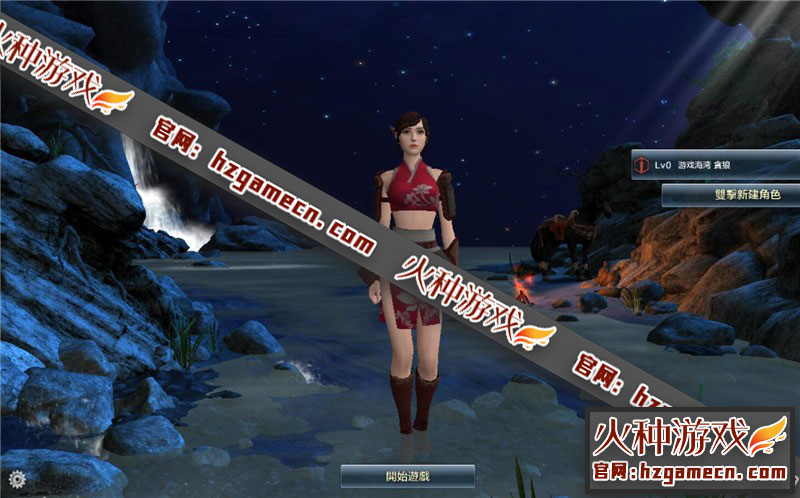
Task: Open settings via the gear icon
Action: [17, 478]
